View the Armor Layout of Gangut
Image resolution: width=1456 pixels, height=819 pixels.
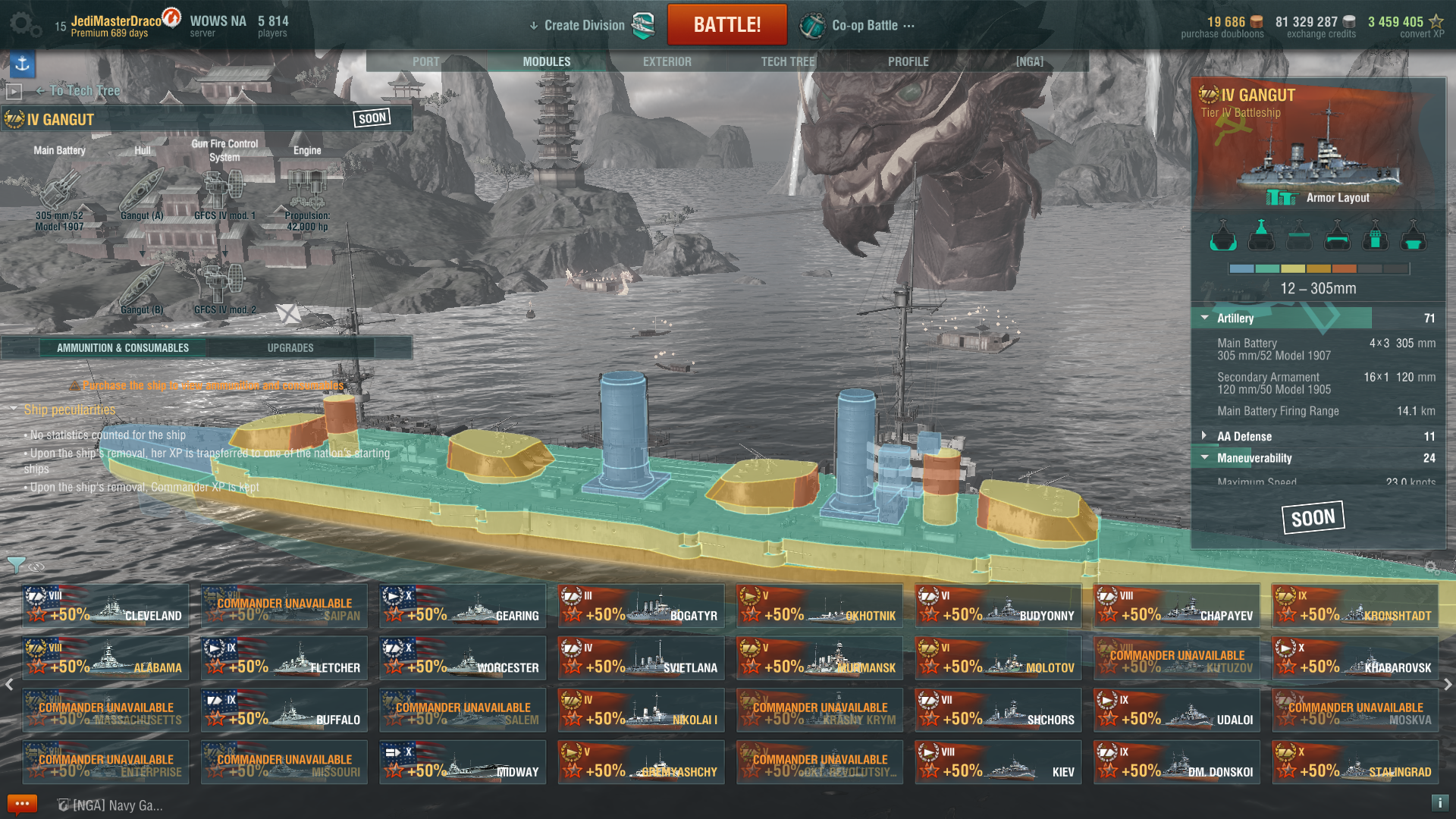pos(1319,198)
